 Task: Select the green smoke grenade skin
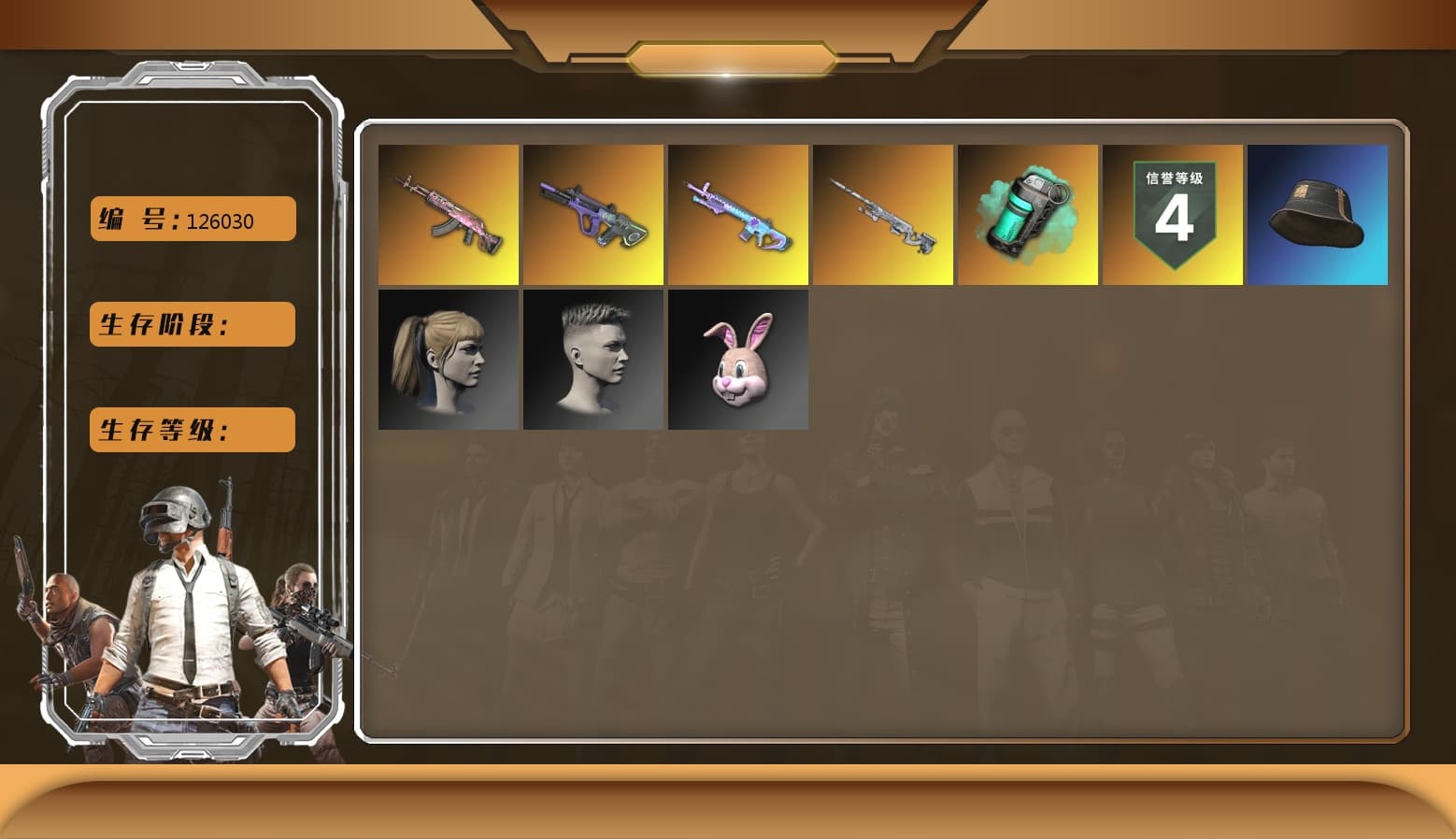pyautogui.click(x=1028, y=214)
